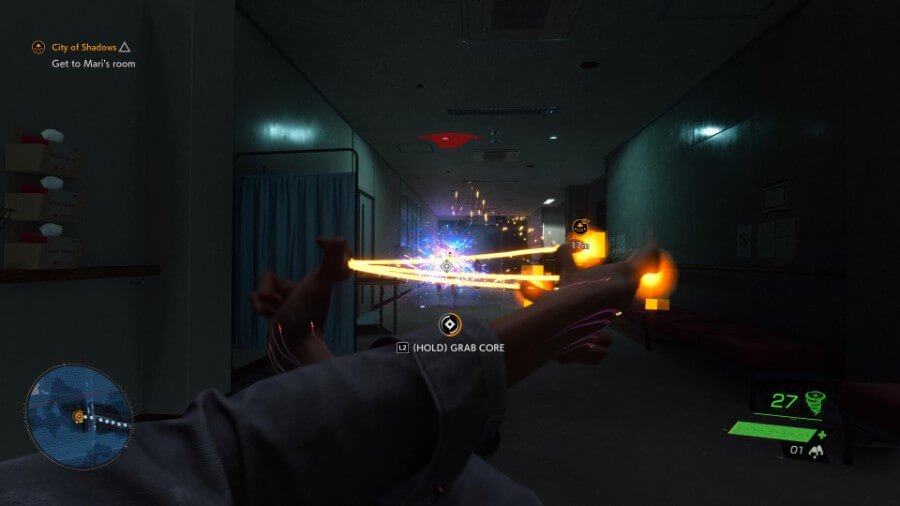Select the City of Shadows quest tracker
This screenshot has height=506, width=900.
[x=84, y=47]
